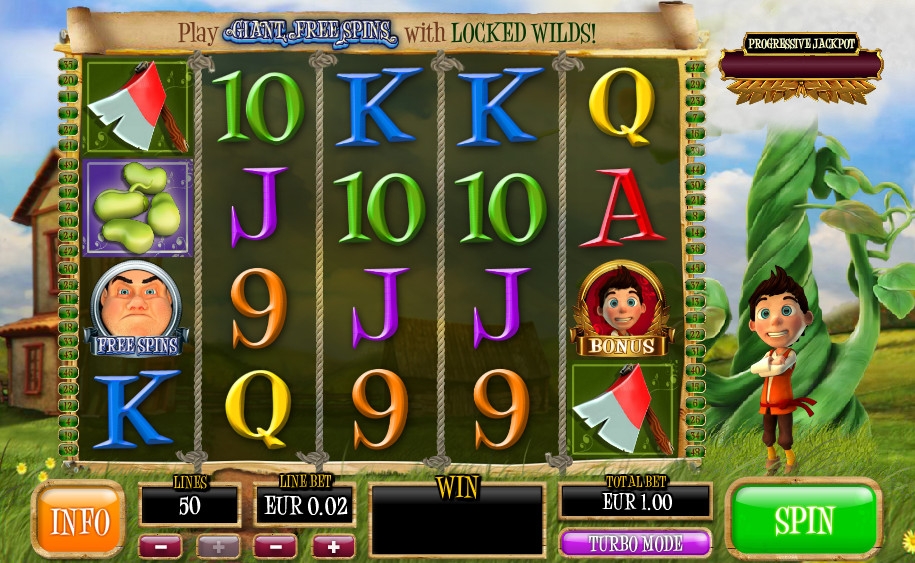
Task: Increase the number of lines
Action: tap(217, 546)
